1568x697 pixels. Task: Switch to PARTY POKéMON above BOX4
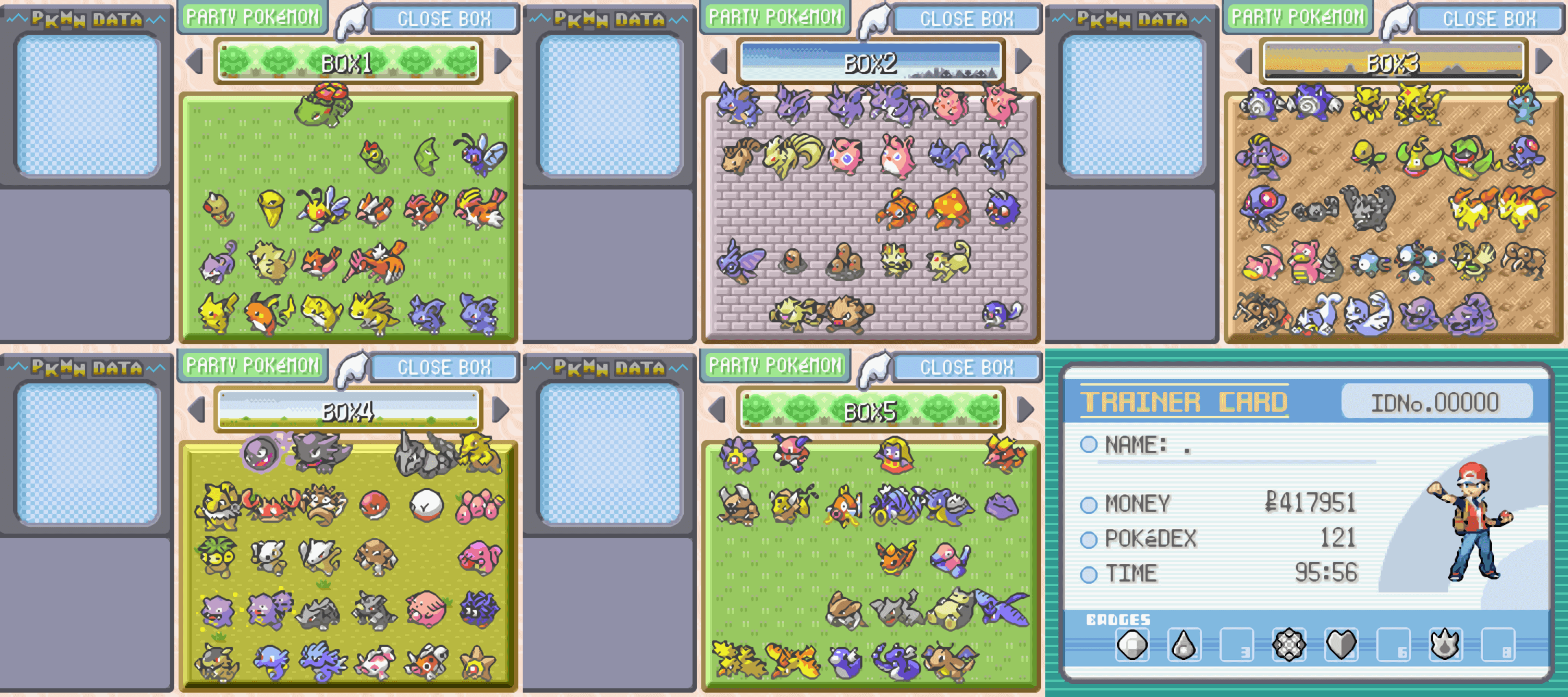(x=253, y=365)
